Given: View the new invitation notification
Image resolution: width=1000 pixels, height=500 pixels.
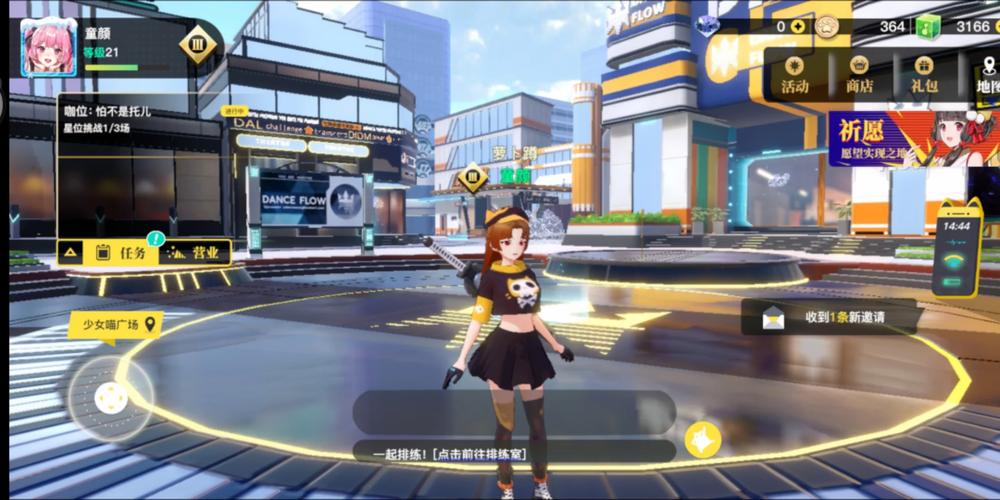Looking at the screenshot, I should point(828,318).
